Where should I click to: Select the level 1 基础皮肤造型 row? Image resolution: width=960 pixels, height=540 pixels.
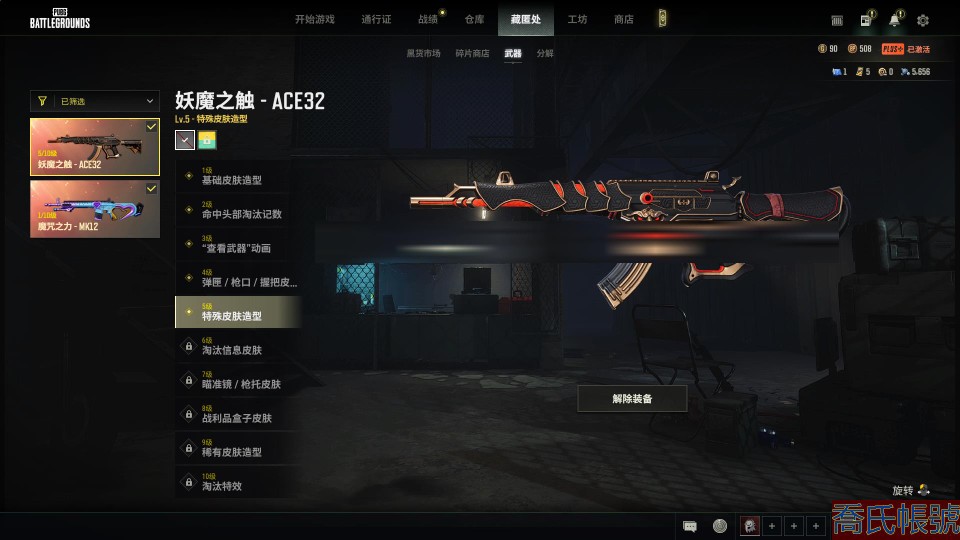tap(237, 177)
